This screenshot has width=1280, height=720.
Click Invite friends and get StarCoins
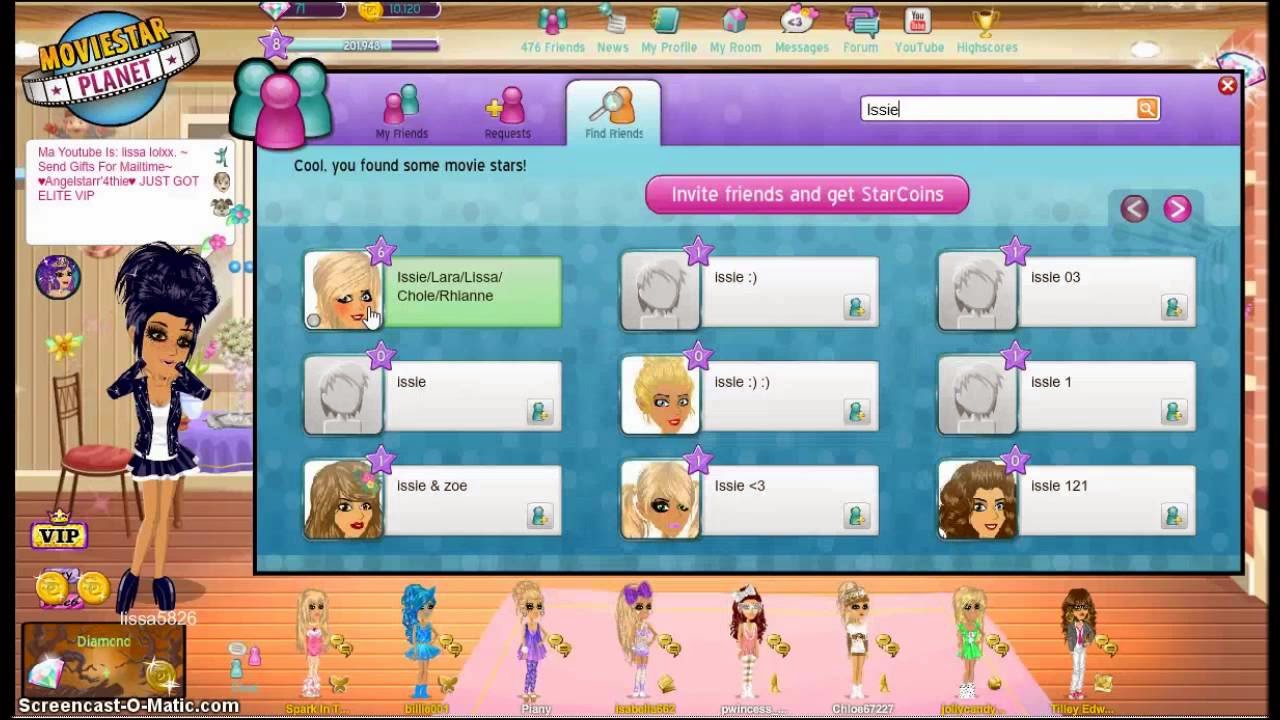(x=806, y=194)
